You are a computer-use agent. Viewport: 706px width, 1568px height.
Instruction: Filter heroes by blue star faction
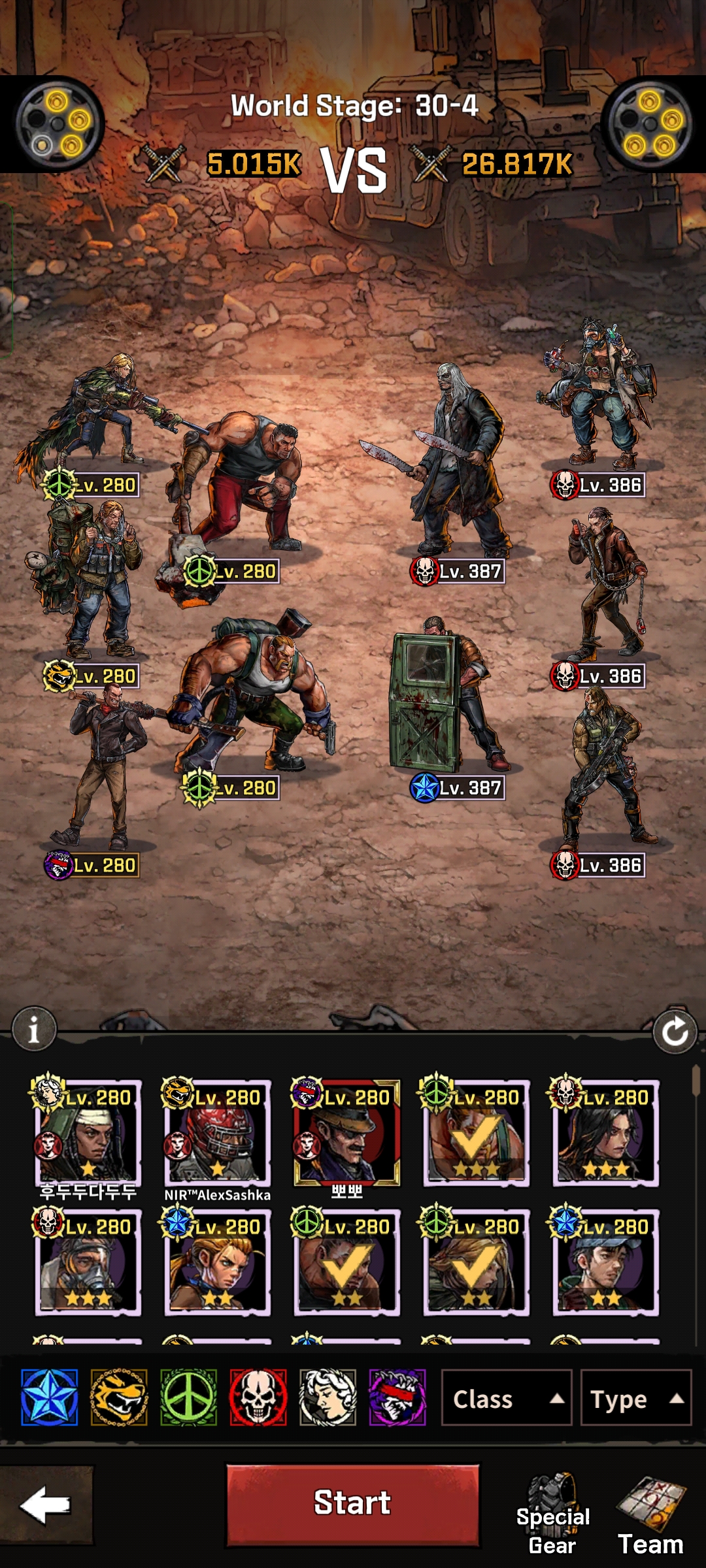click(50, 1397)
